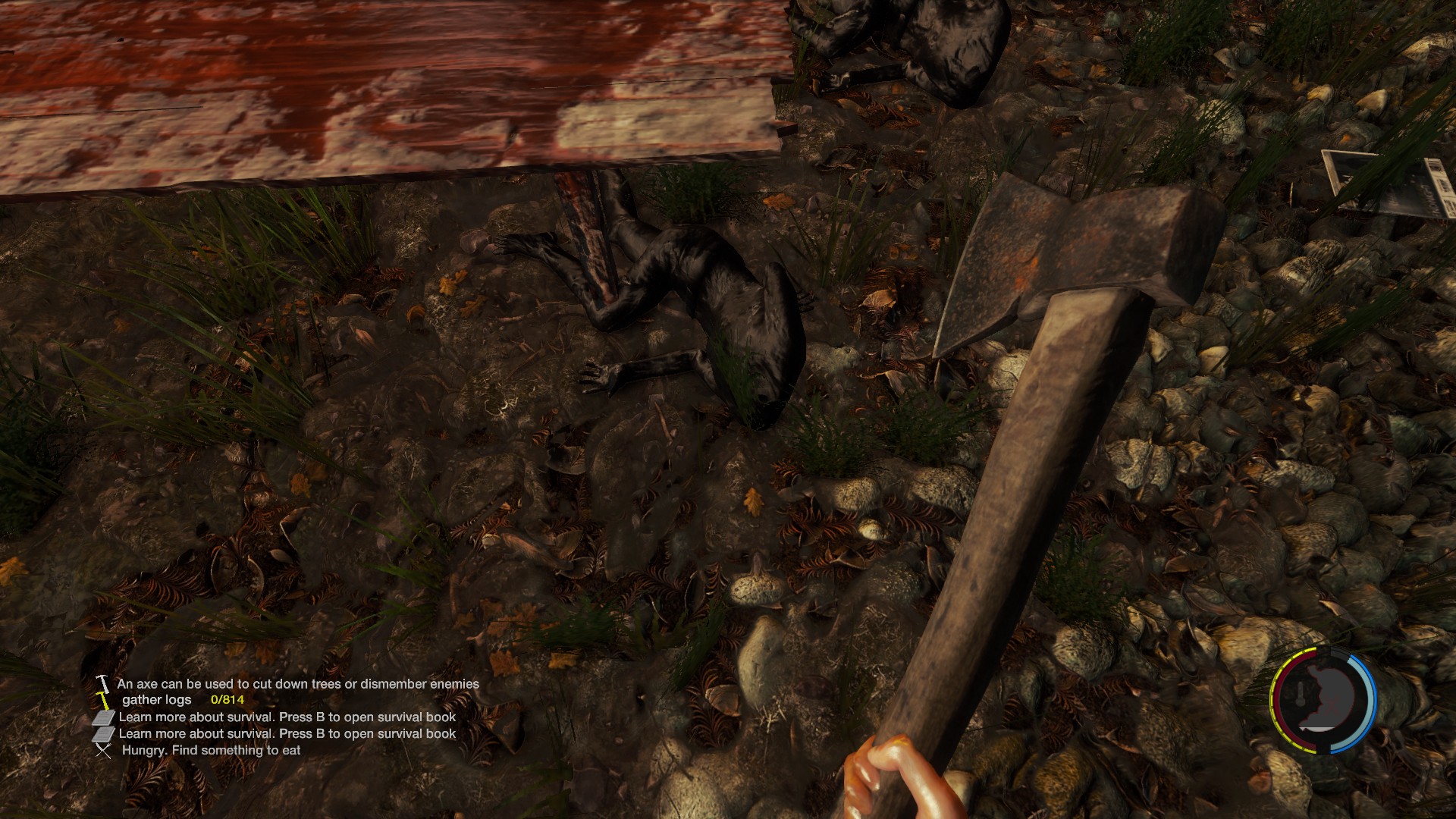
Task: Click the hungry crossed-utensils icon
Action: pos(103,750)
